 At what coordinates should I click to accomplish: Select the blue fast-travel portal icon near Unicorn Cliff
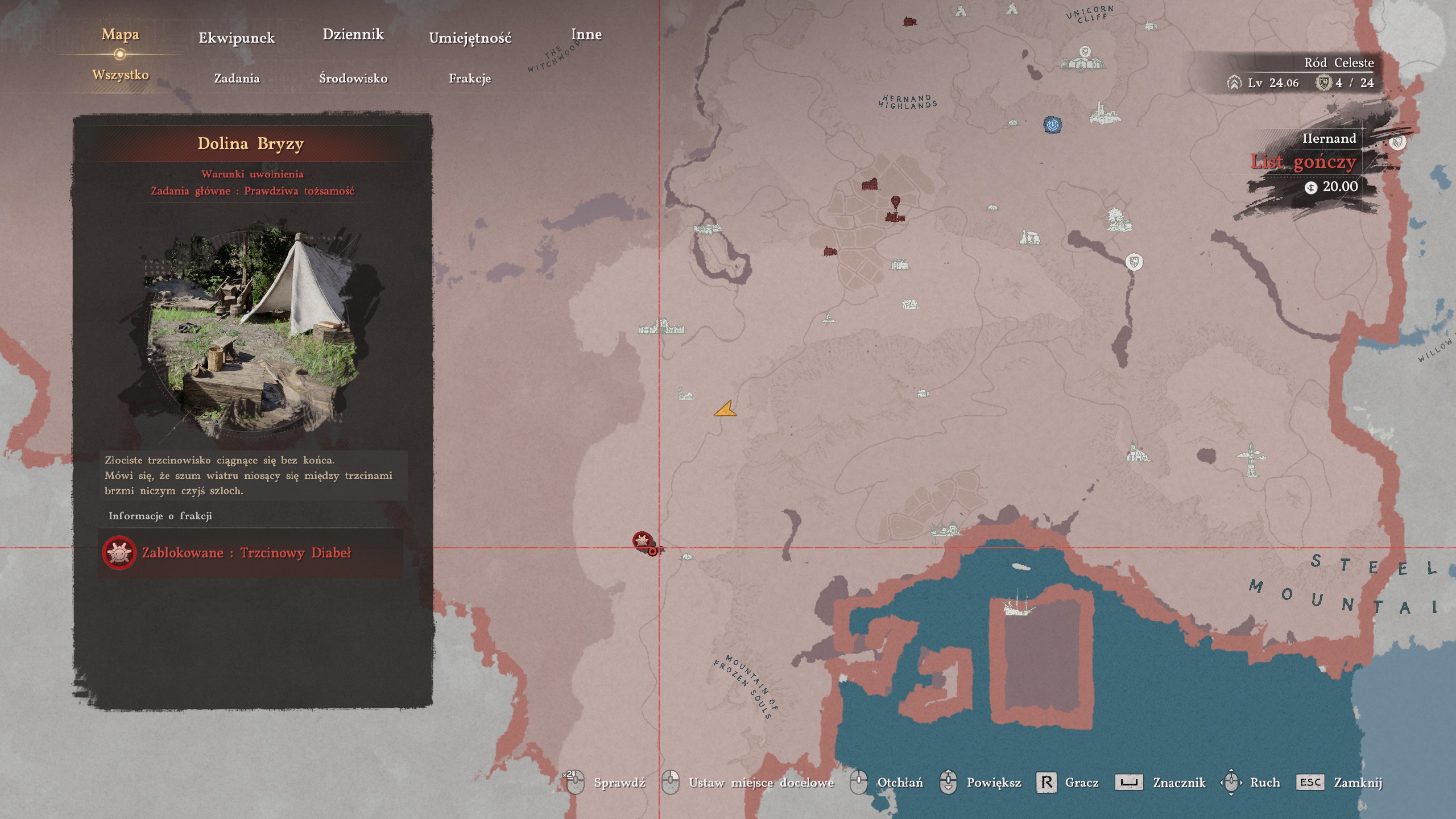click(x=1052, y=125)
